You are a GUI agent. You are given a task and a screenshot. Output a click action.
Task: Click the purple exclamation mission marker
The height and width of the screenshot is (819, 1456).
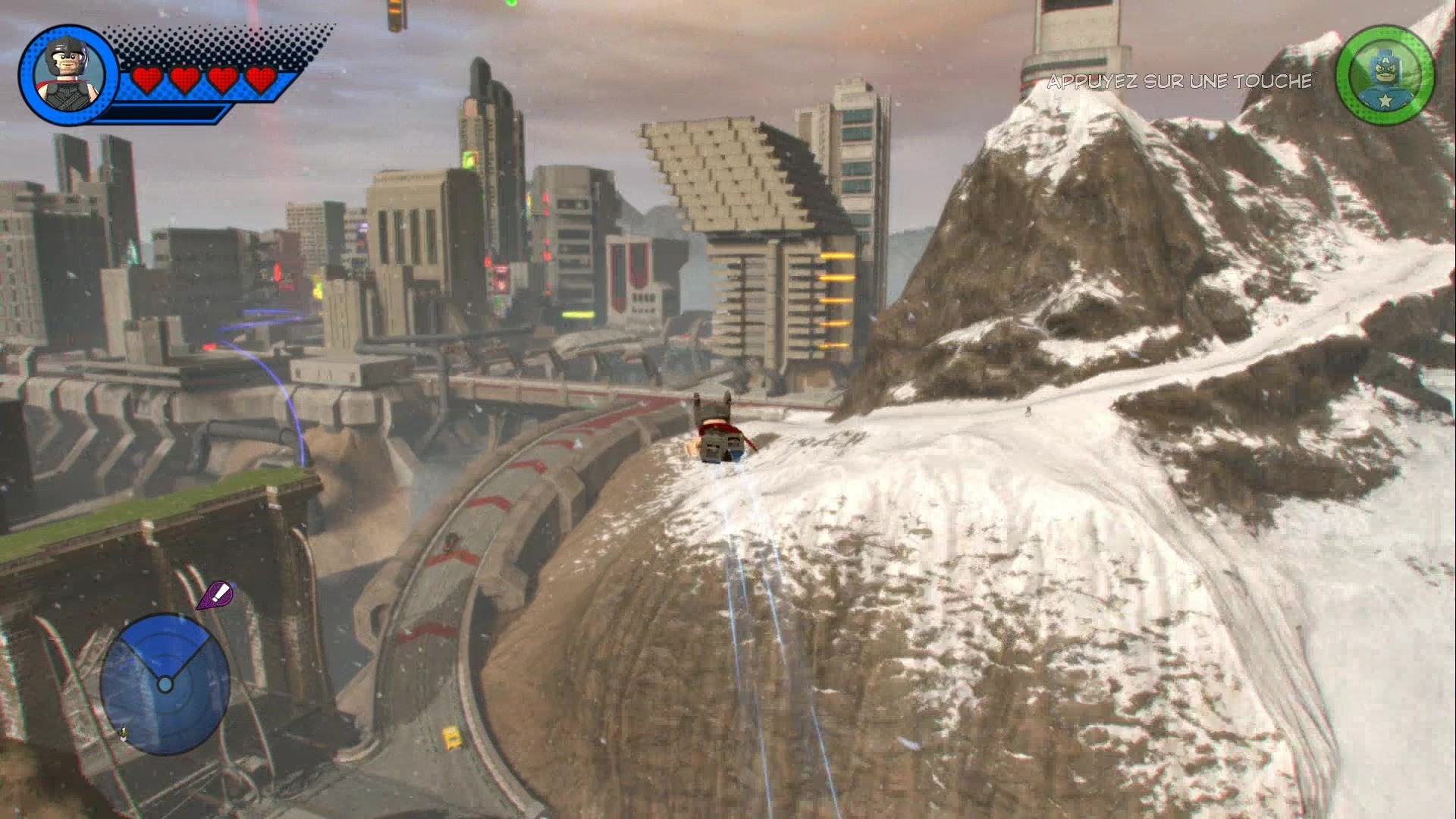pos(215,595)
